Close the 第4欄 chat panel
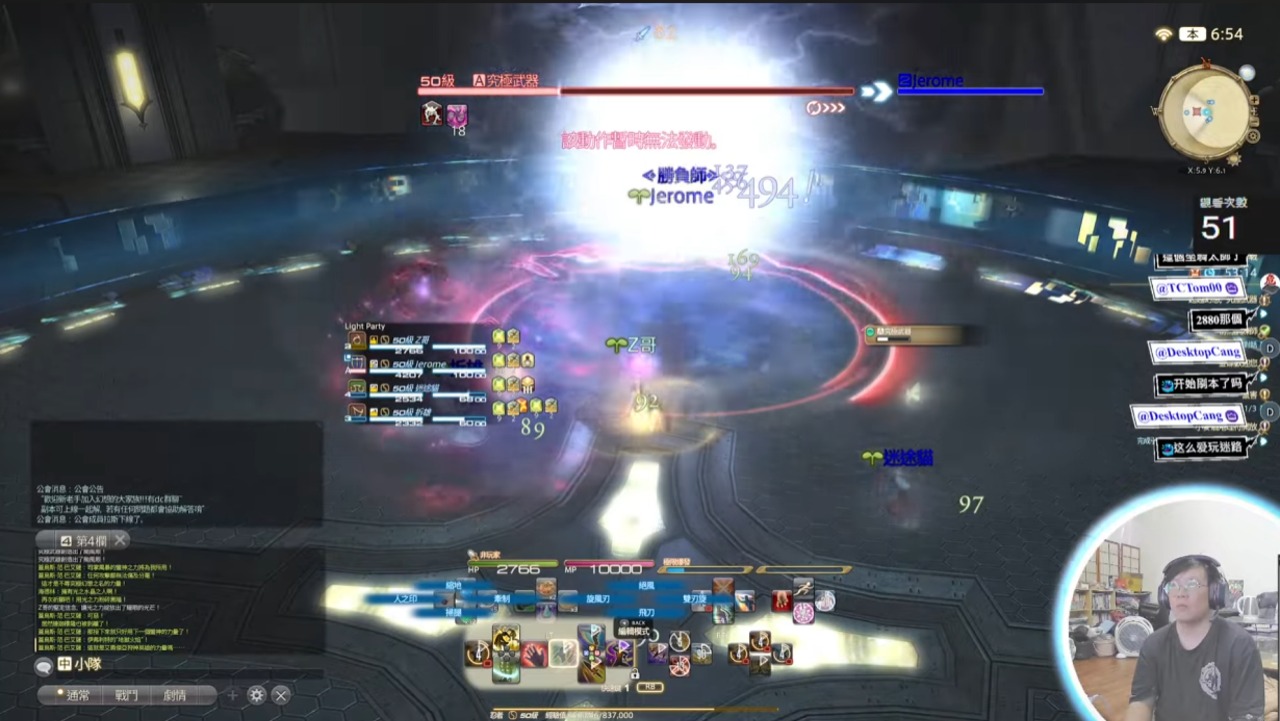1280x721 pixels. click(120, 540)
